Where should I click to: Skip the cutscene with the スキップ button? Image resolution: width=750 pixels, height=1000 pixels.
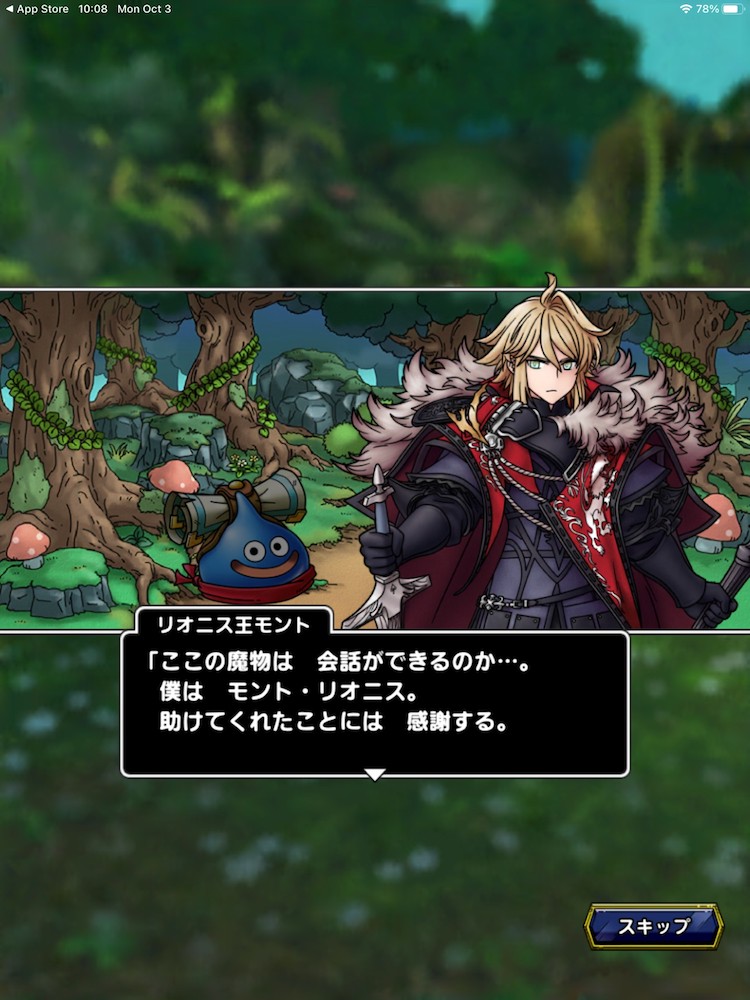(x=653, y=926)
